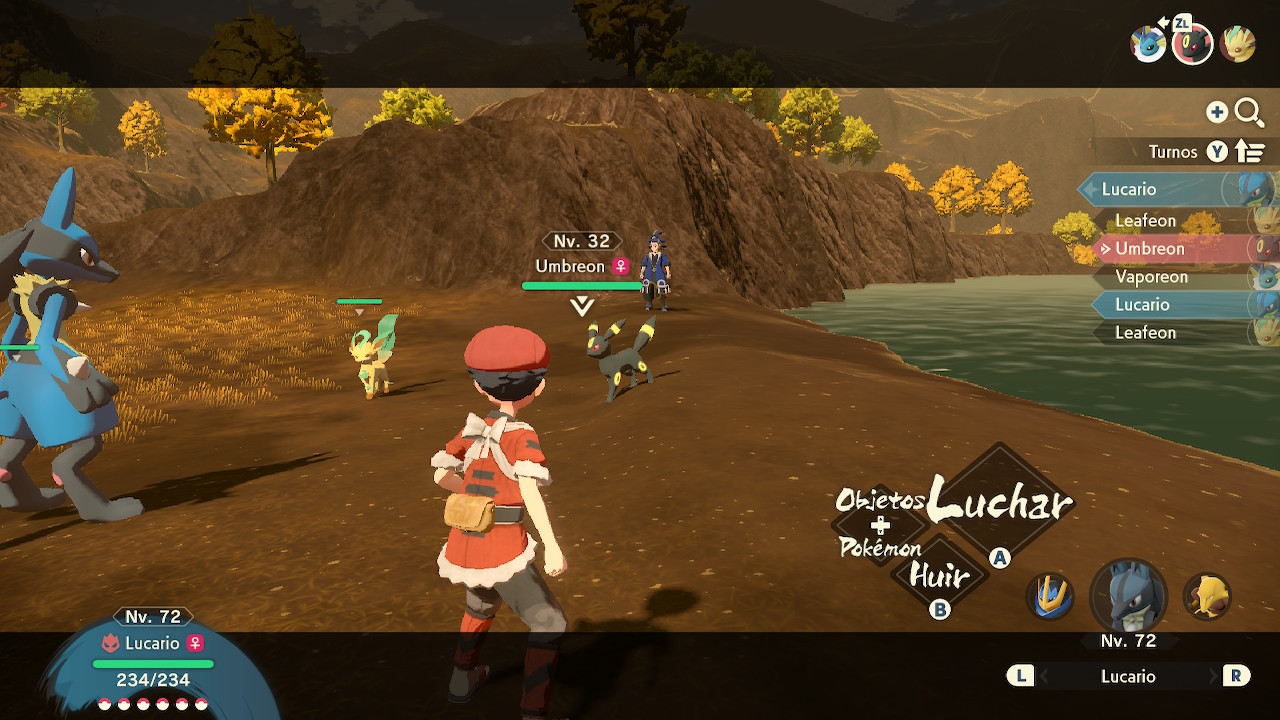Target the Umbreon icon in the top bar
The image size is (1280, 720).
tap(1192, 44)
